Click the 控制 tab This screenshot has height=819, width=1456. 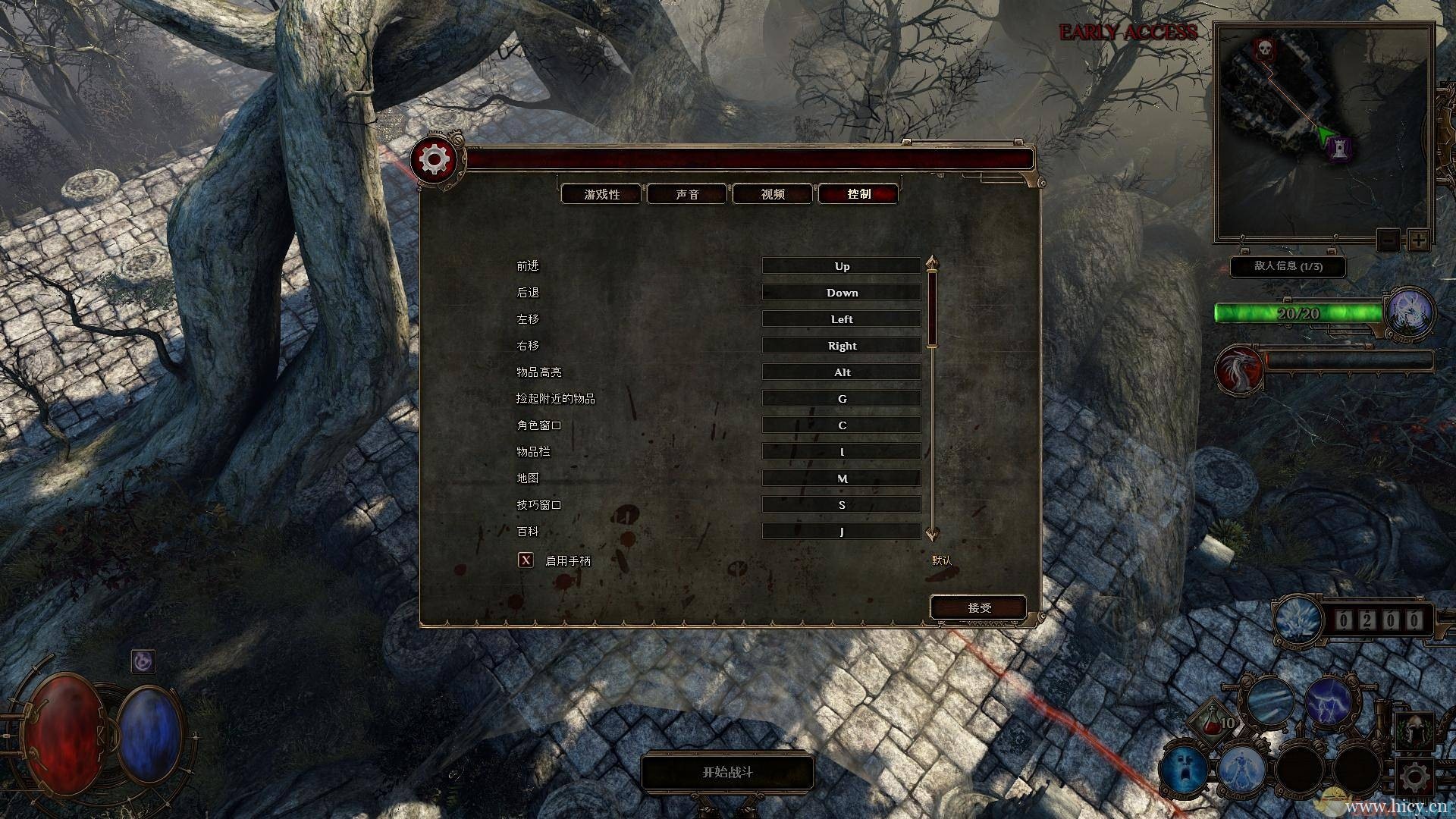858,194
